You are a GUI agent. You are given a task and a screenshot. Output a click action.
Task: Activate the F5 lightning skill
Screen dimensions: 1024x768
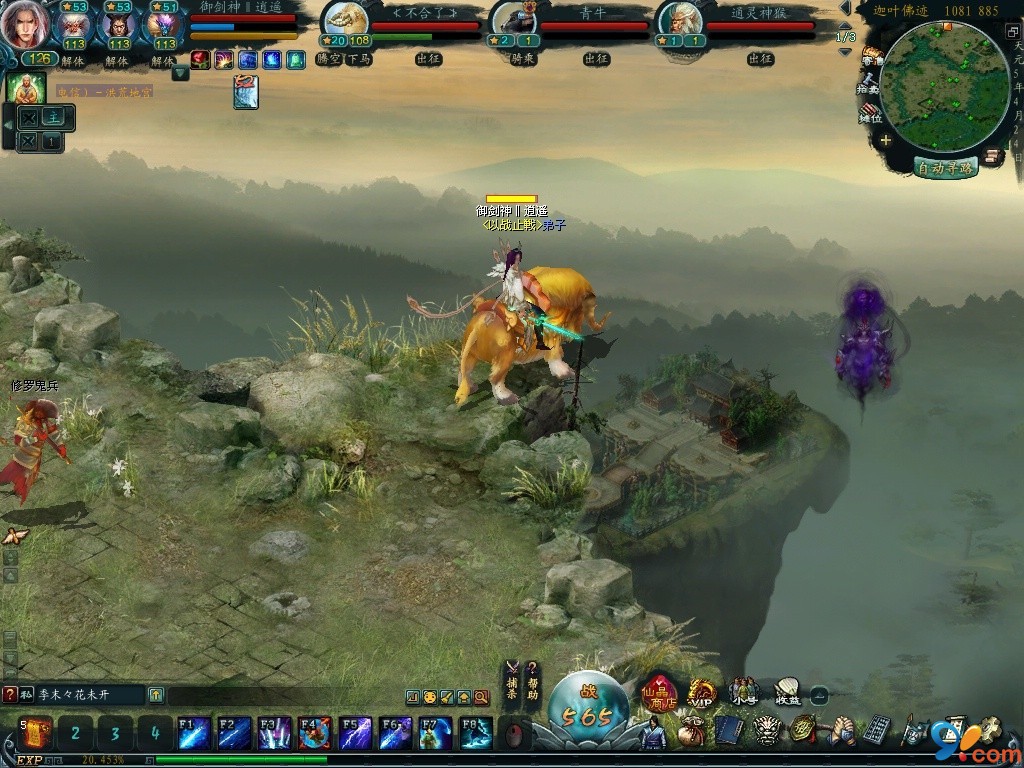coord(355,733)
